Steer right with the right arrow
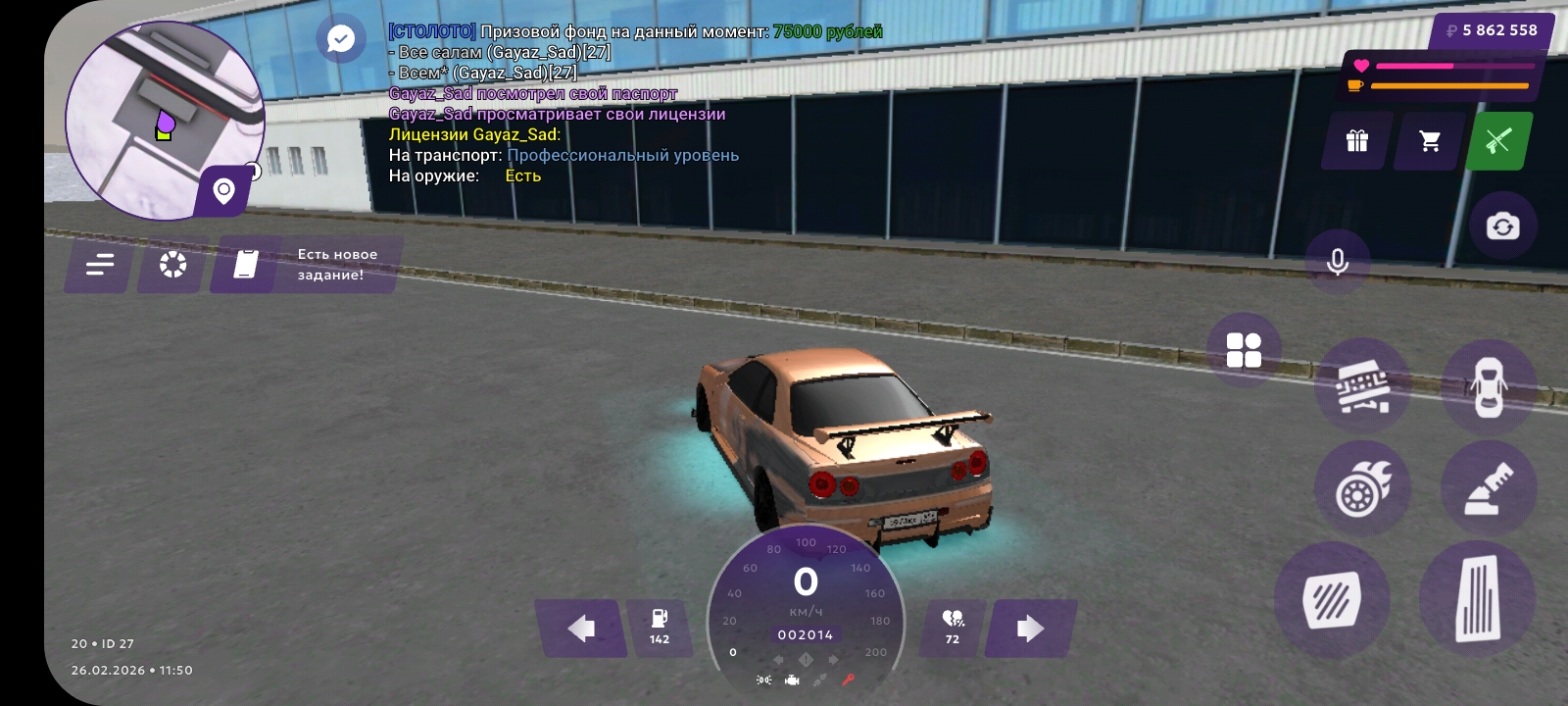The width and height of the screenshot is (1568, 706). tap(1030, 629)
